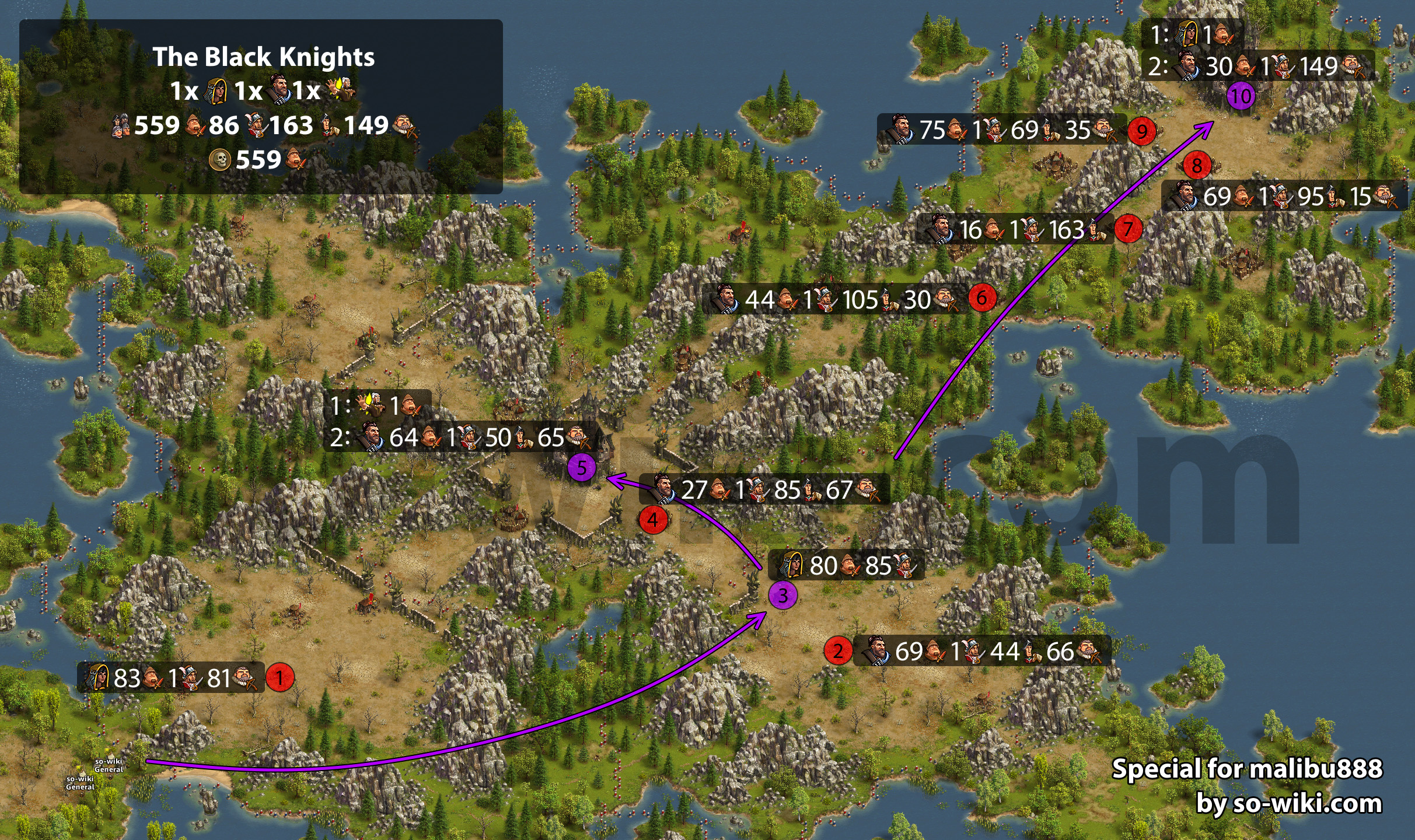The width and height of the screenshot is (1415, 840).
Task: Select the red marker numbered 9
Action: click(x=1141, y=131)
